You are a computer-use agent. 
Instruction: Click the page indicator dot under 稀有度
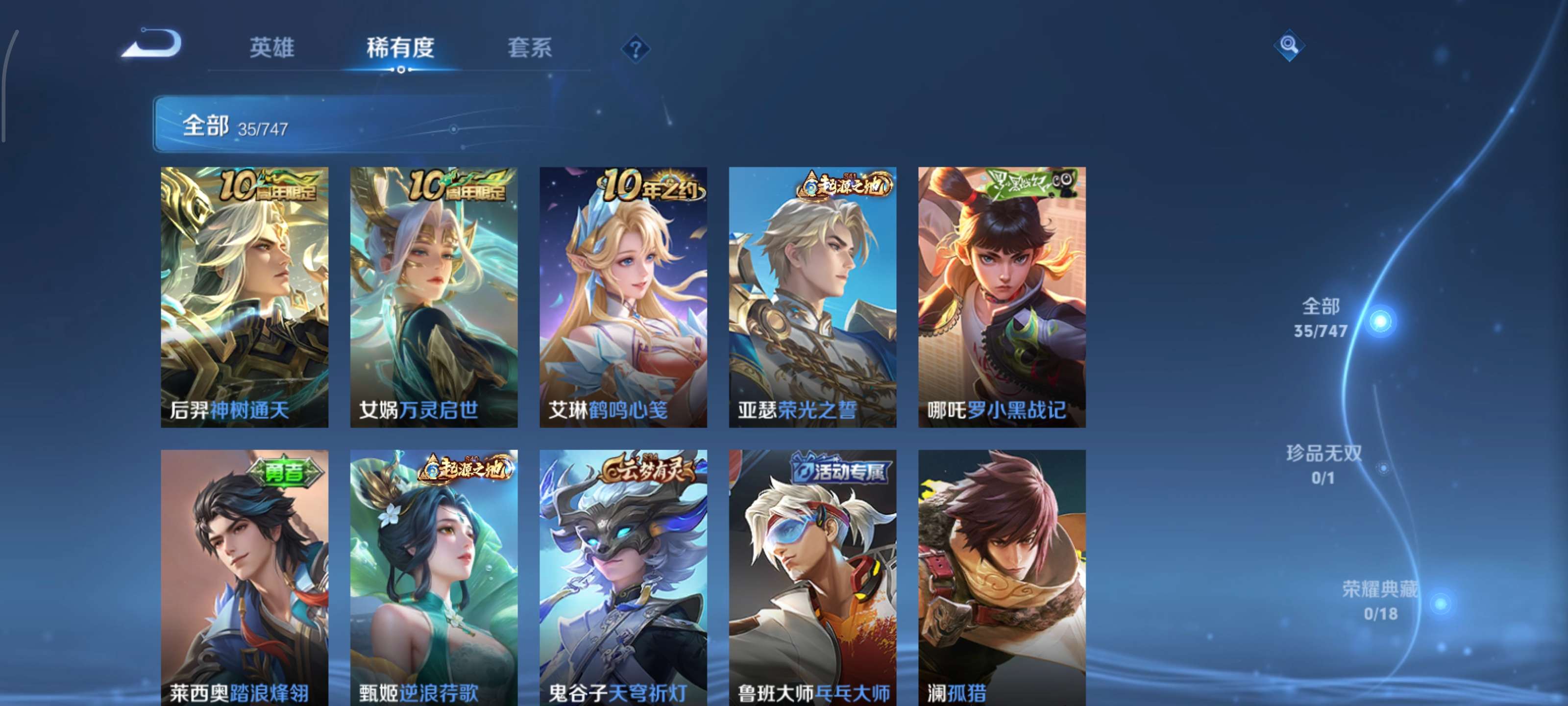400,70
